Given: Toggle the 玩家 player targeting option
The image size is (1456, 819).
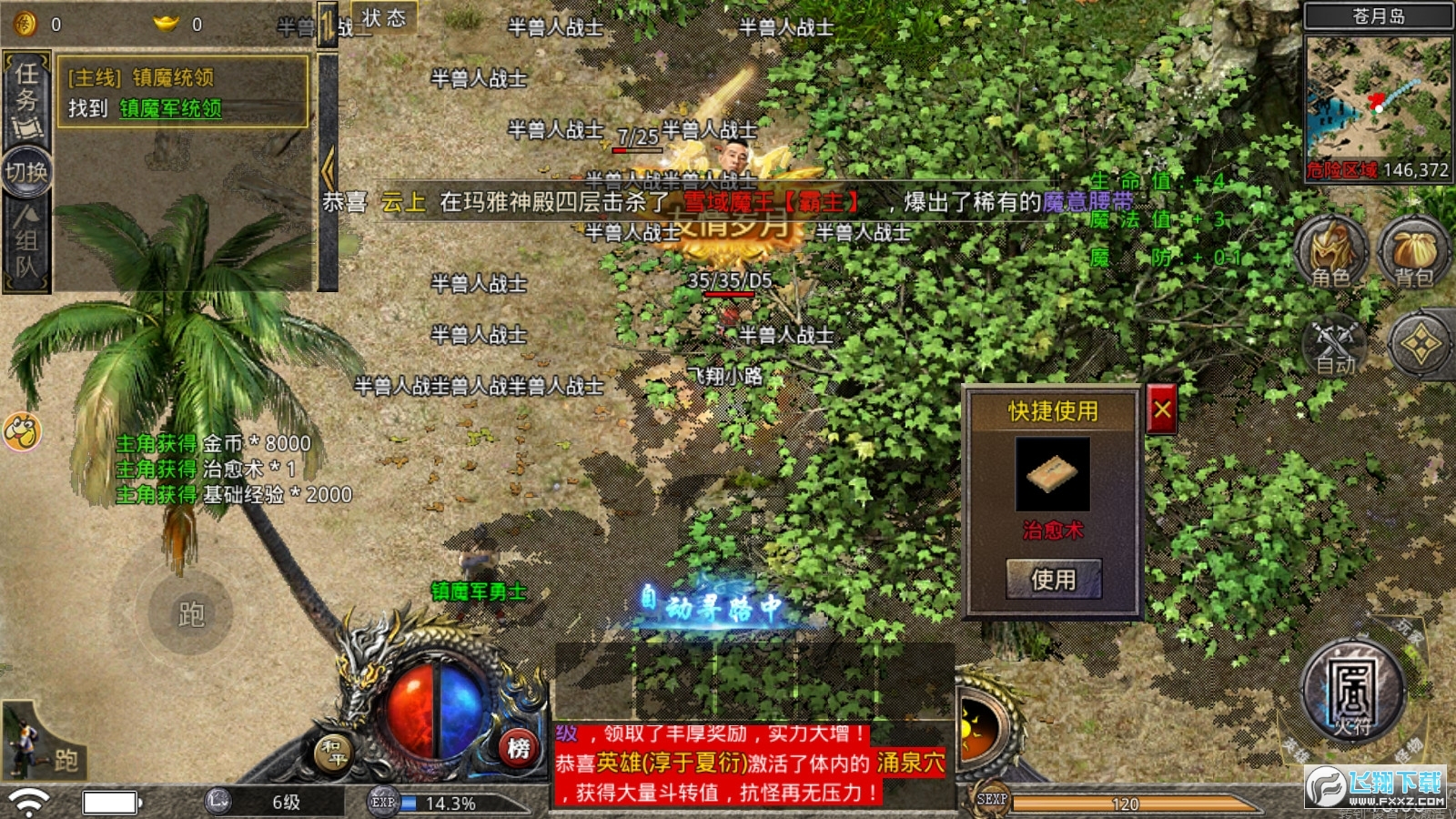Looking at the screenshot, I should [1410, 631].
